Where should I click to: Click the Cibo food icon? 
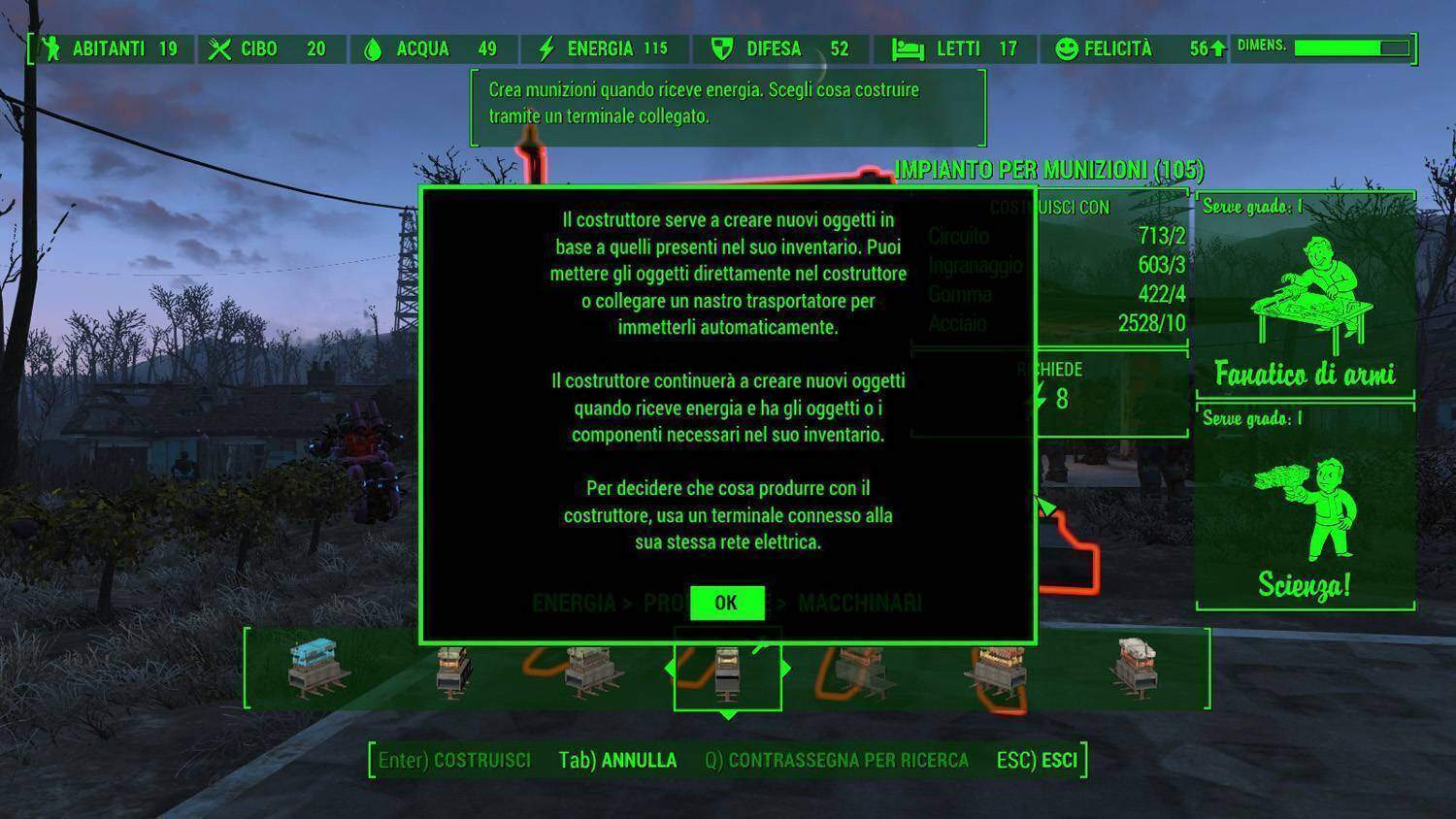coord(221,48)
